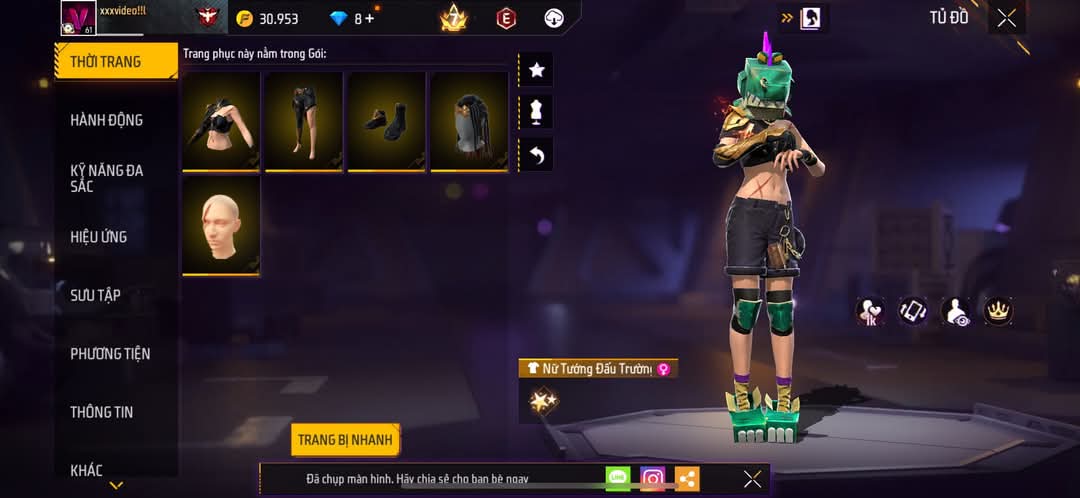The height and width of the screenshot is (498, 1080).
Task: Go to the Sưu Tập section
Action: [95, 295]
